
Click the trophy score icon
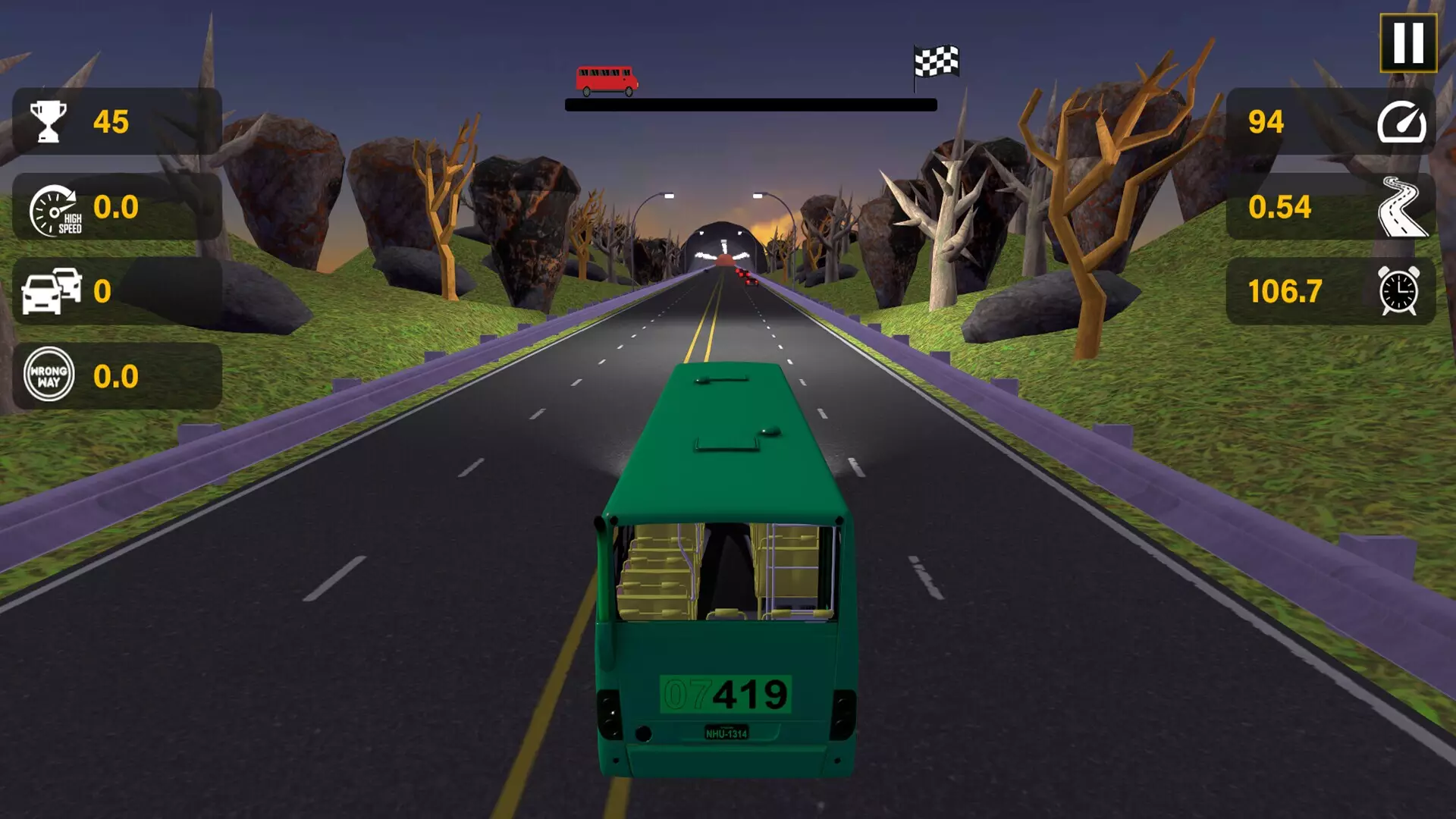click(47, 120)
